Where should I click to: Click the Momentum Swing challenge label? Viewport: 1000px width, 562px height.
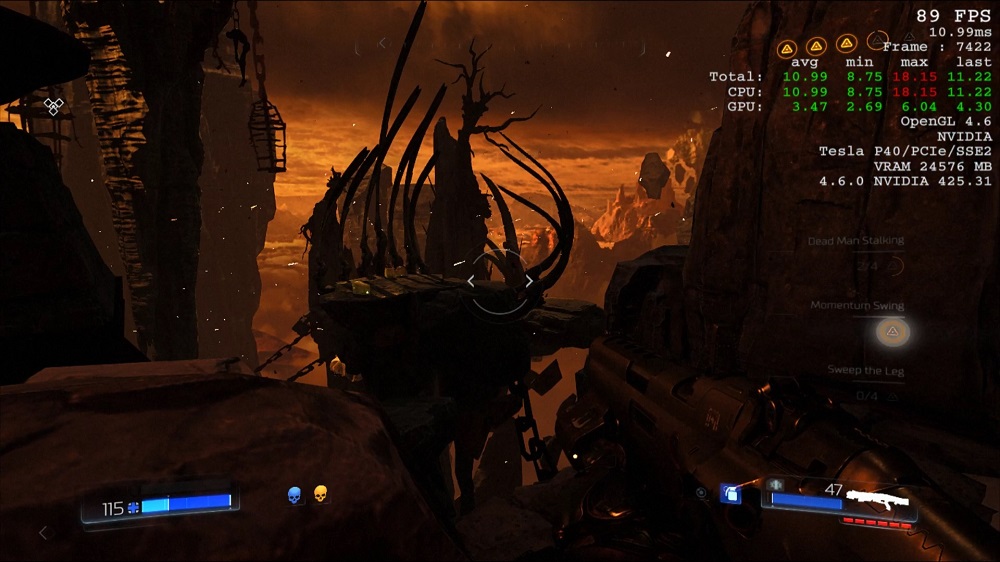click(x=857, y=306)
